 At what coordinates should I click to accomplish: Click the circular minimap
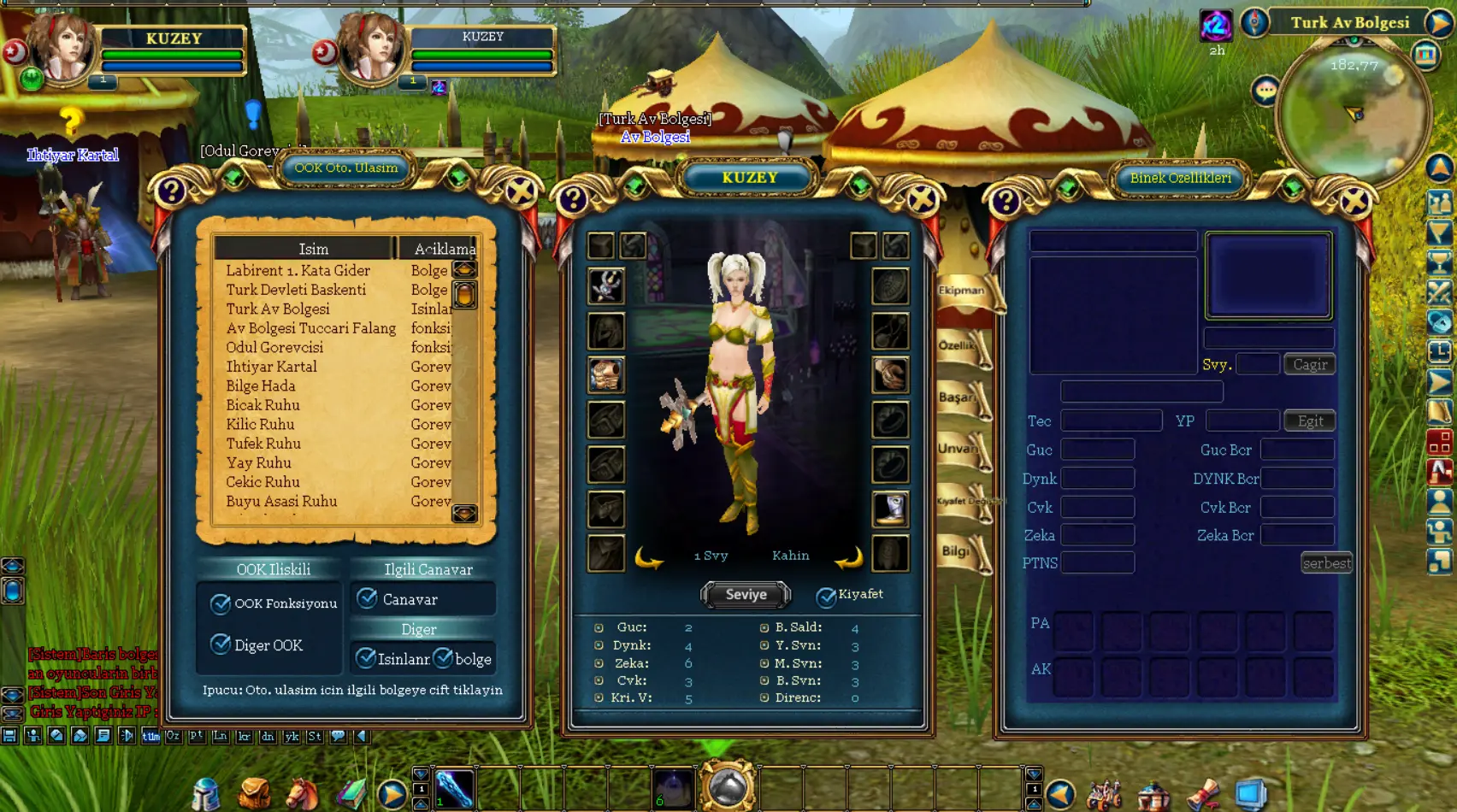coord(1353,114)
